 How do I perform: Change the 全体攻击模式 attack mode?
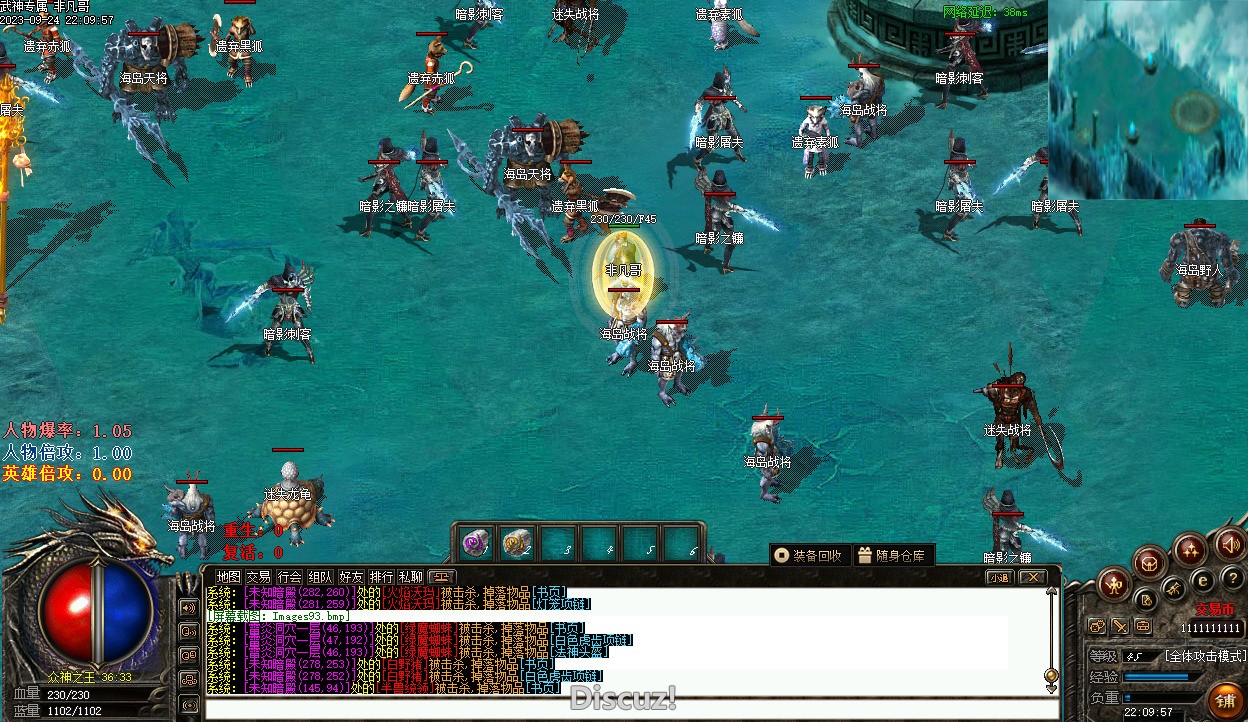click(x=1205, y=656)
